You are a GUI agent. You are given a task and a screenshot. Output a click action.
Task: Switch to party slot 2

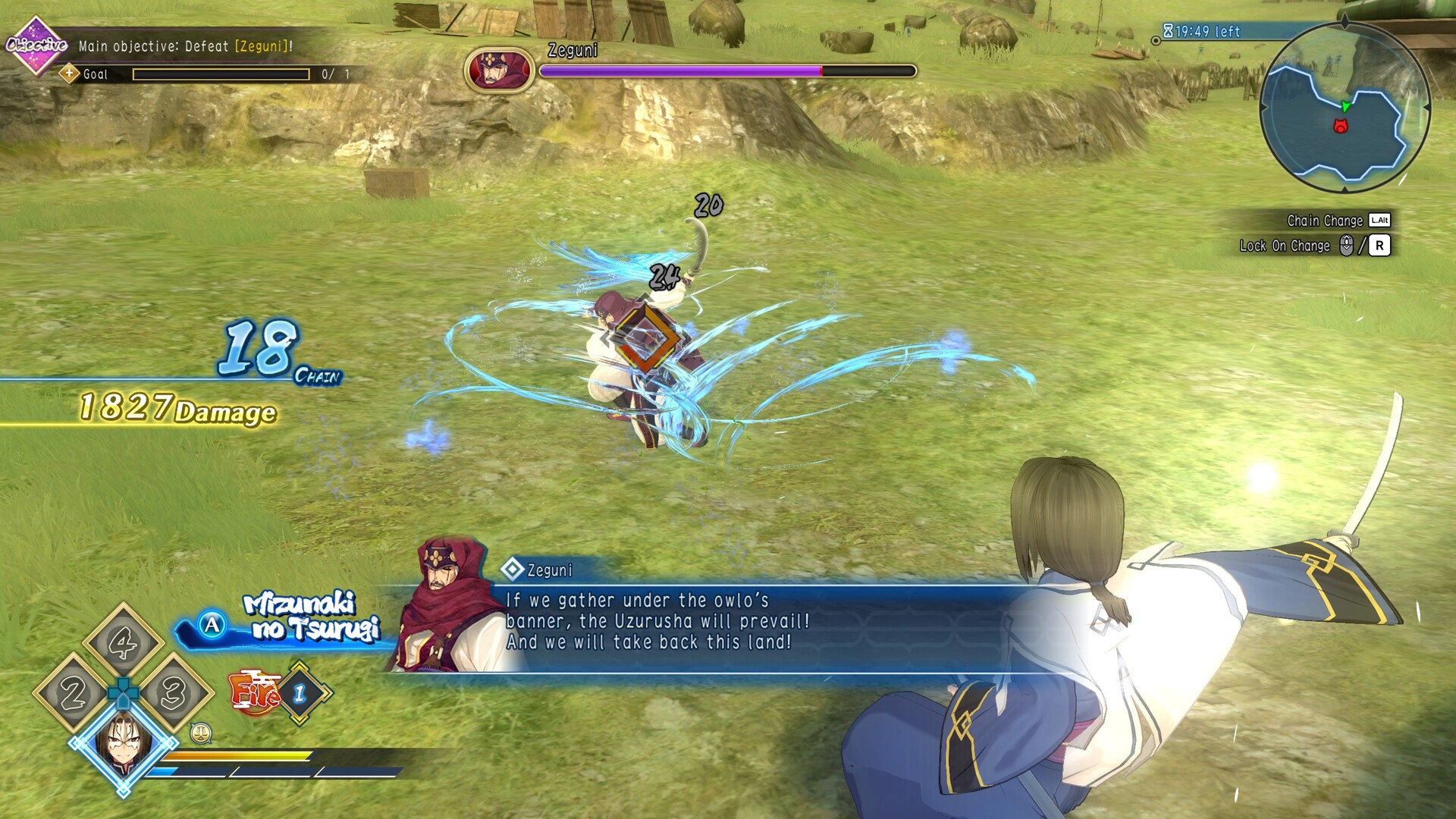pyautogui.click(x=73, y=693)
